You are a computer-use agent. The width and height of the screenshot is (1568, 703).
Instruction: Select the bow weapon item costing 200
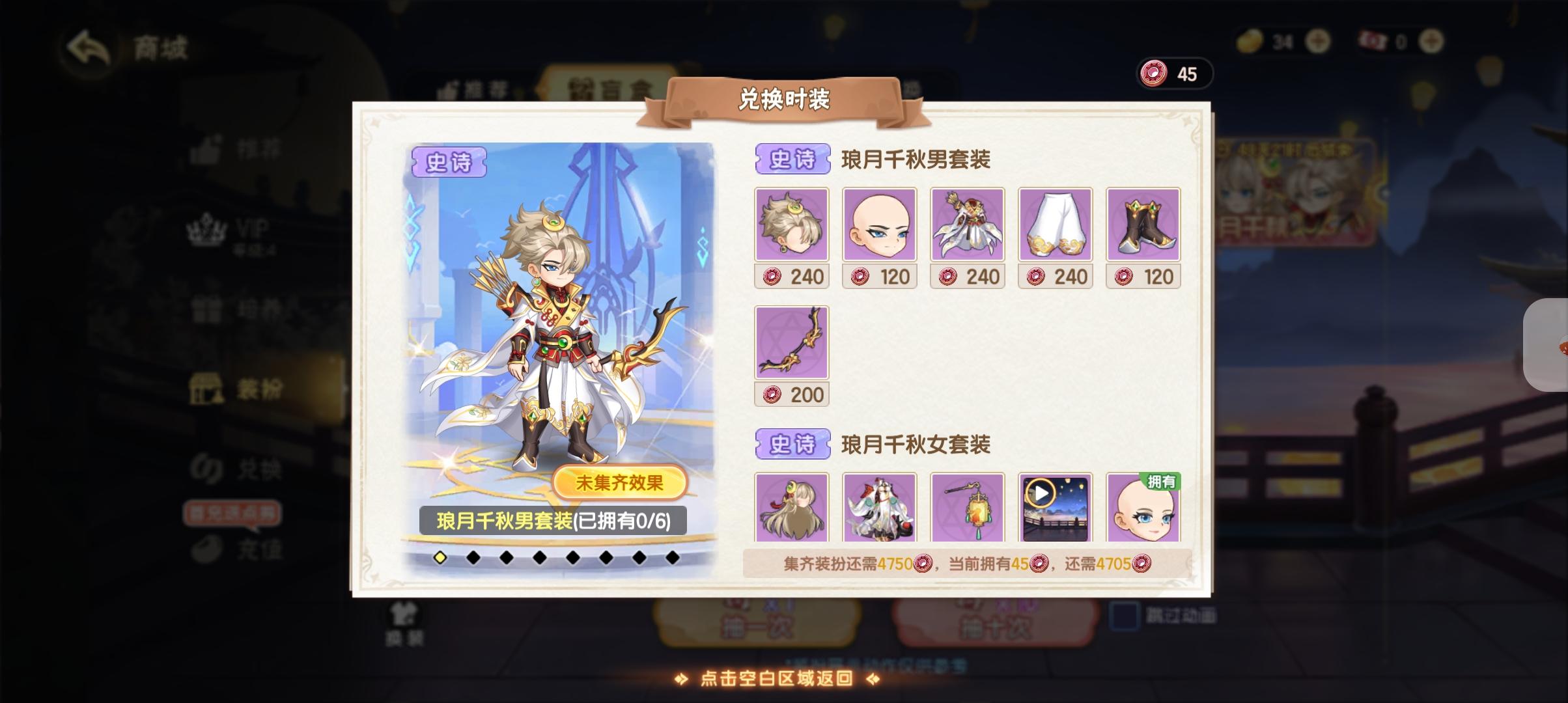792,342
